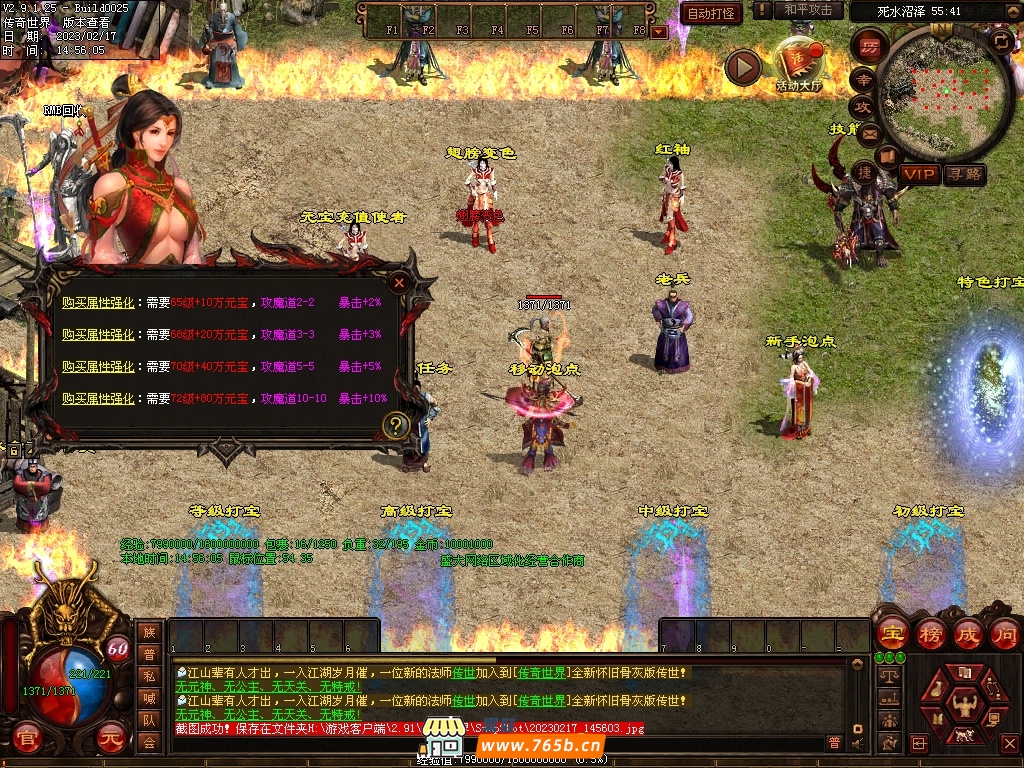Click the round play arrow button
The width and height of the screenshot is (1024, 768).
(x=743, y=67)
